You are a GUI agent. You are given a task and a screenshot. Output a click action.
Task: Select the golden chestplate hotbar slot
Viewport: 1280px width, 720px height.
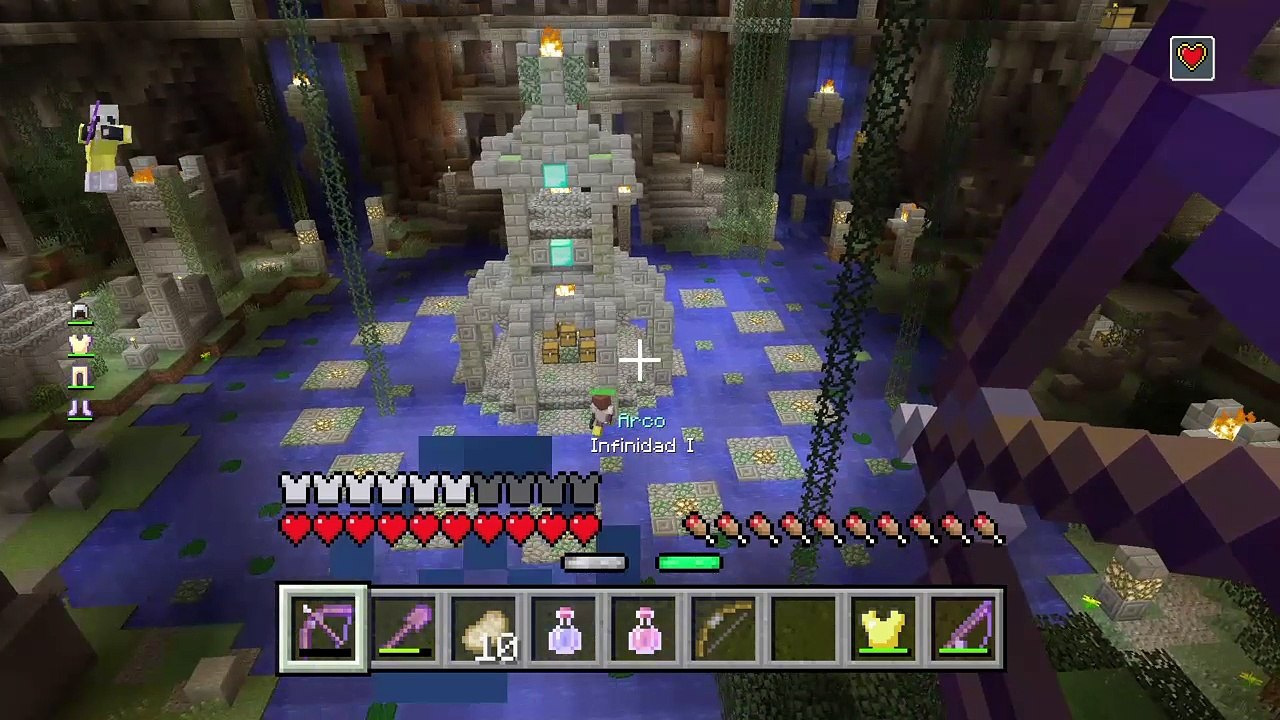(x=884, y=629)
